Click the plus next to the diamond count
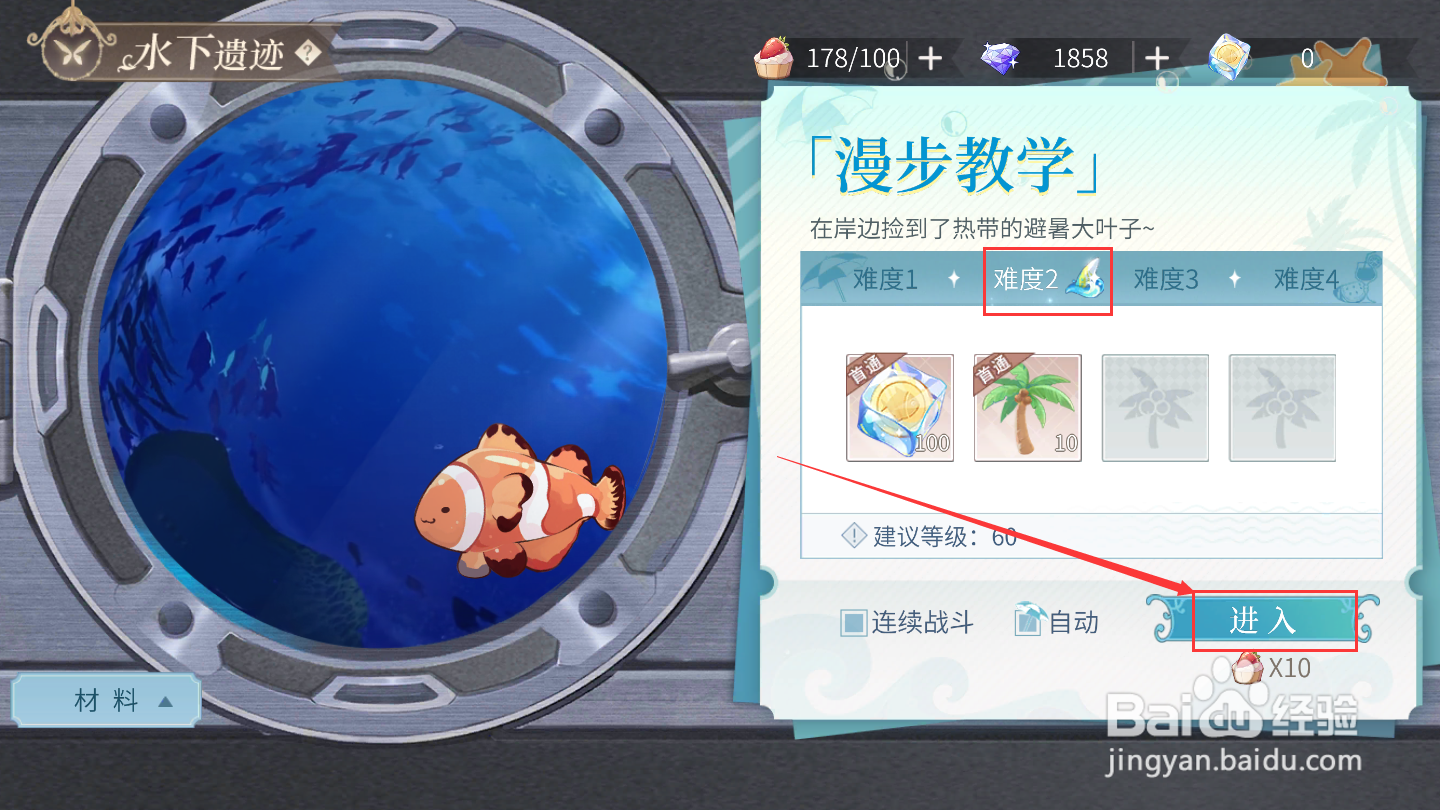The width and height of the screenshot is (1440, 810). point(1159,58)
